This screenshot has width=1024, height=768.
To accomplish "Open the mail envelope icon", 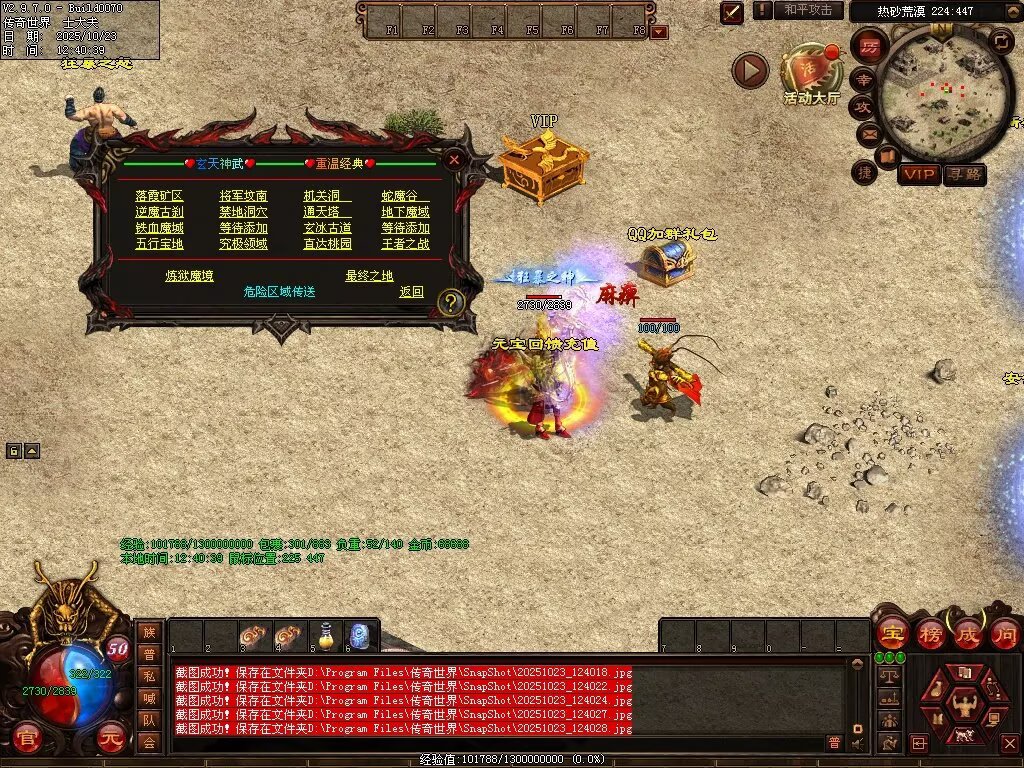I will [x=867, y=133].
